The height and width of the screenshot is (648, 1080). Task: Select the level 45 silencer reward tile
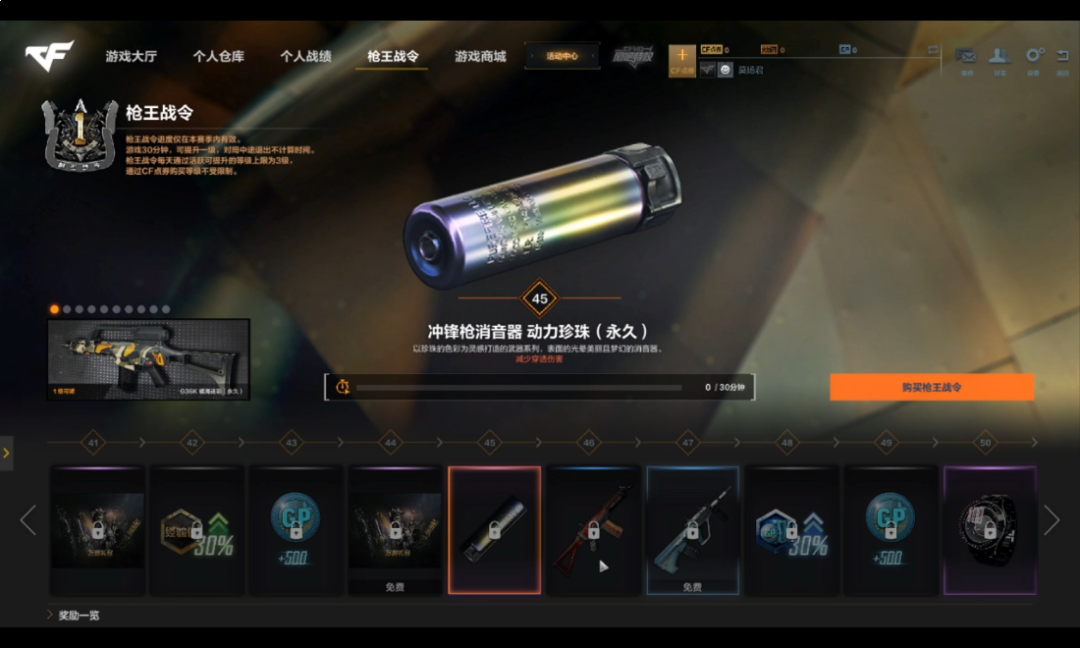[x=494, y=530]
